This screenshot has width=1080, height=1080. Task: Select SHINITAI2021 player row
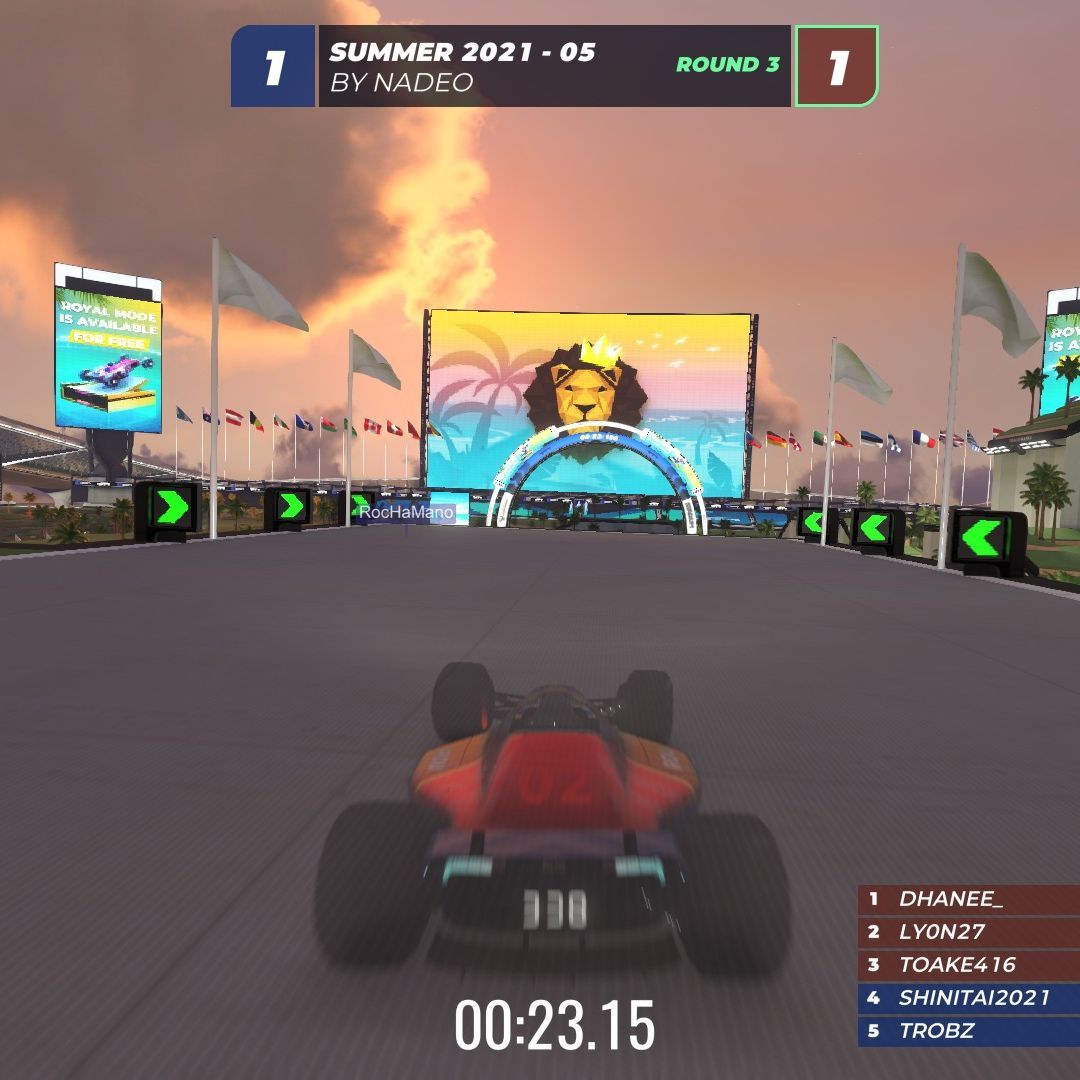(966, 998)
